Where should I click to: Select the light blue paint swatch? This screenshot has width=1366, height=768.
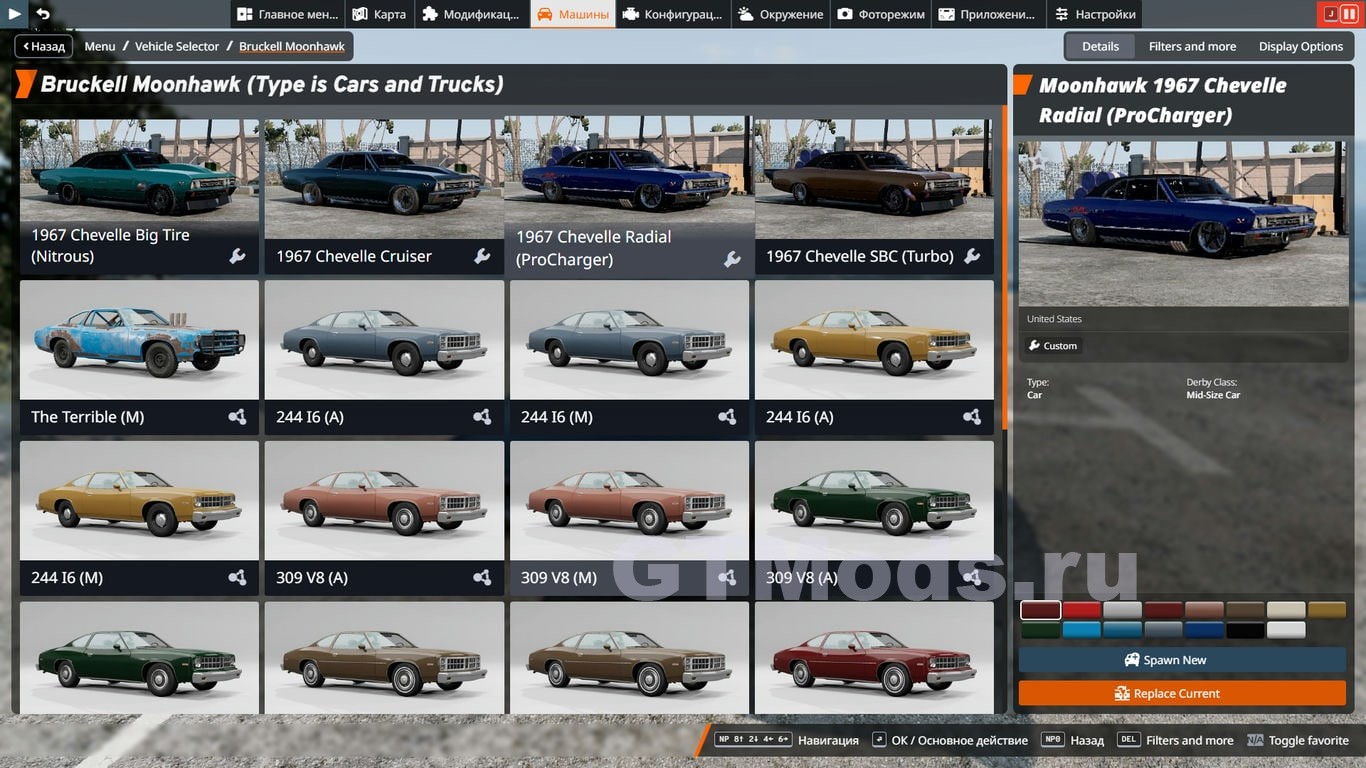coord(1081,630)
